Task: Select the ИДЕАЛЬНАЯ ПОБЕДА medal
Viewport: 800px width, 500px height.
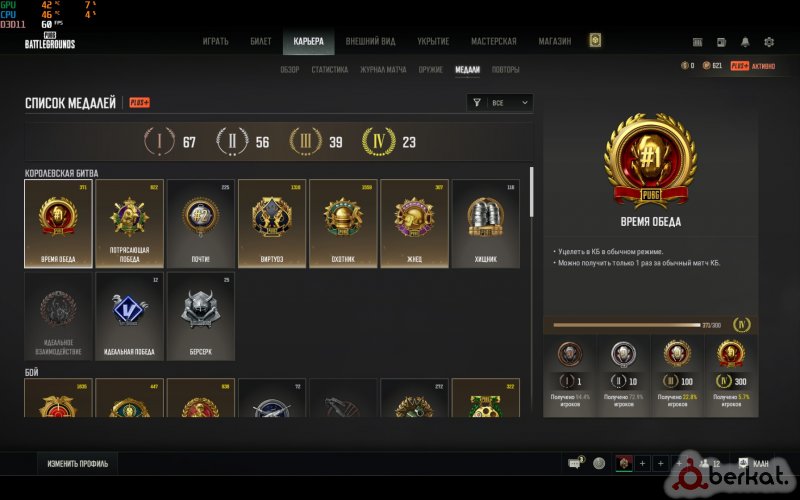Action: pos(129,316)
